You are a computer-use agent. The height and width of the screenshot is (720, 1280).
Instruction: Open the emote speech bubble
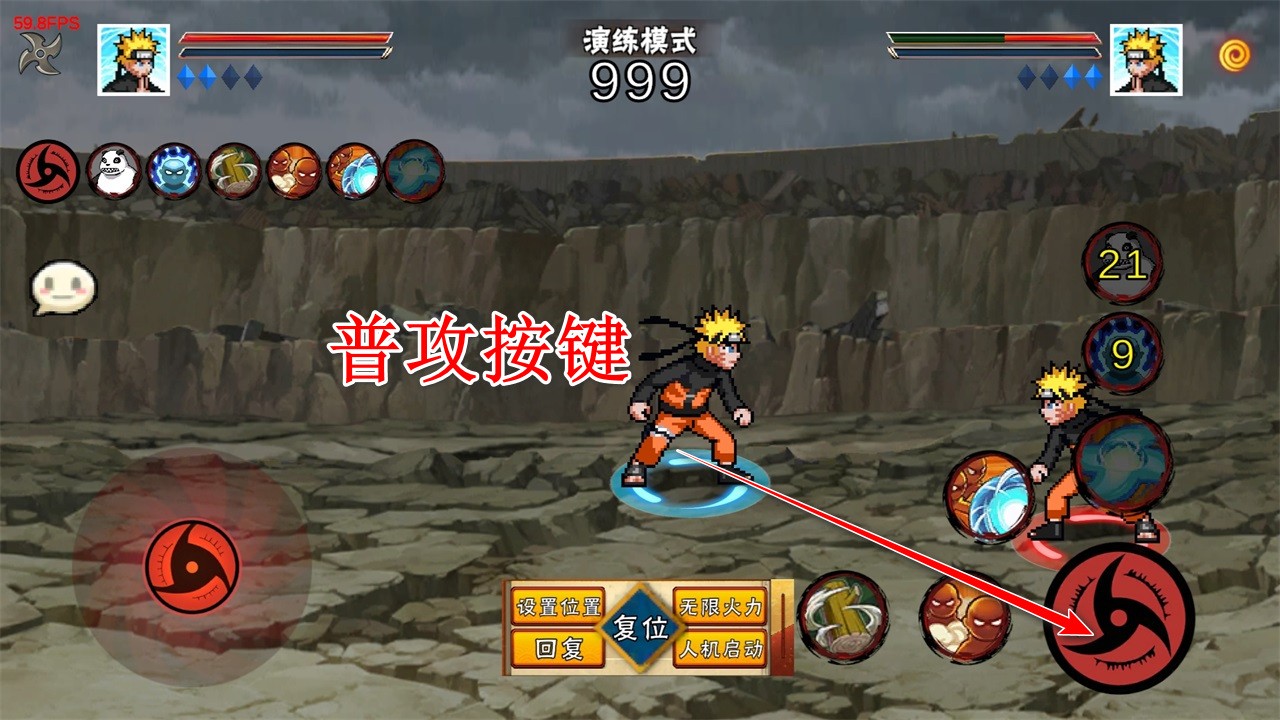62,288
